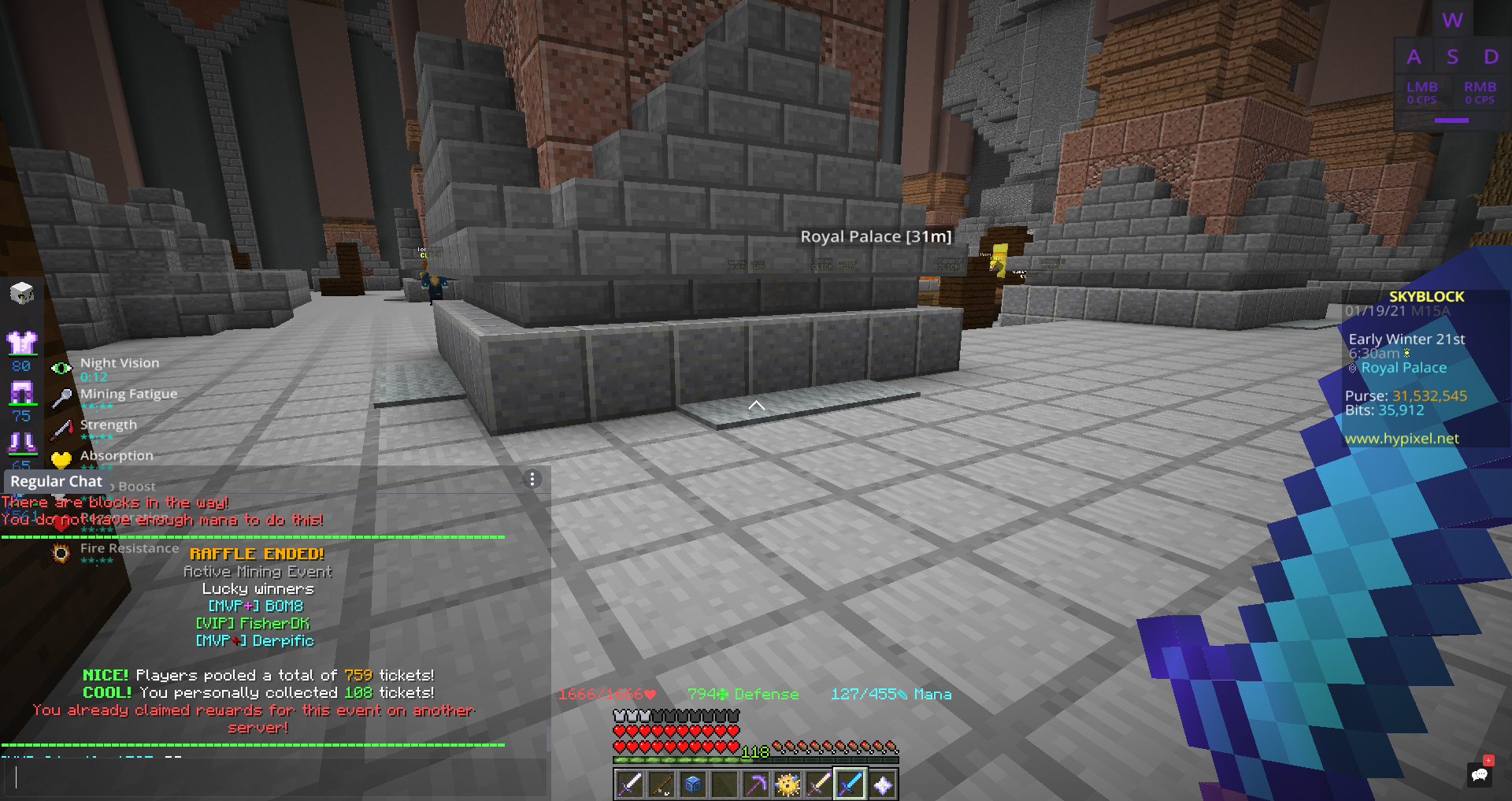Click the chest armor icon in sidebar
The image size is (1512, 801).
click(23, 342)
